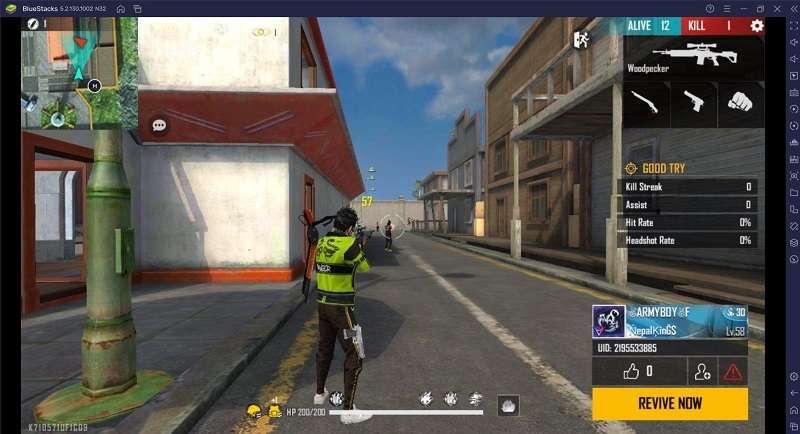Give a thumbs-up like to the player
This screenshot has width=800, height=434.
pos(637,371)
